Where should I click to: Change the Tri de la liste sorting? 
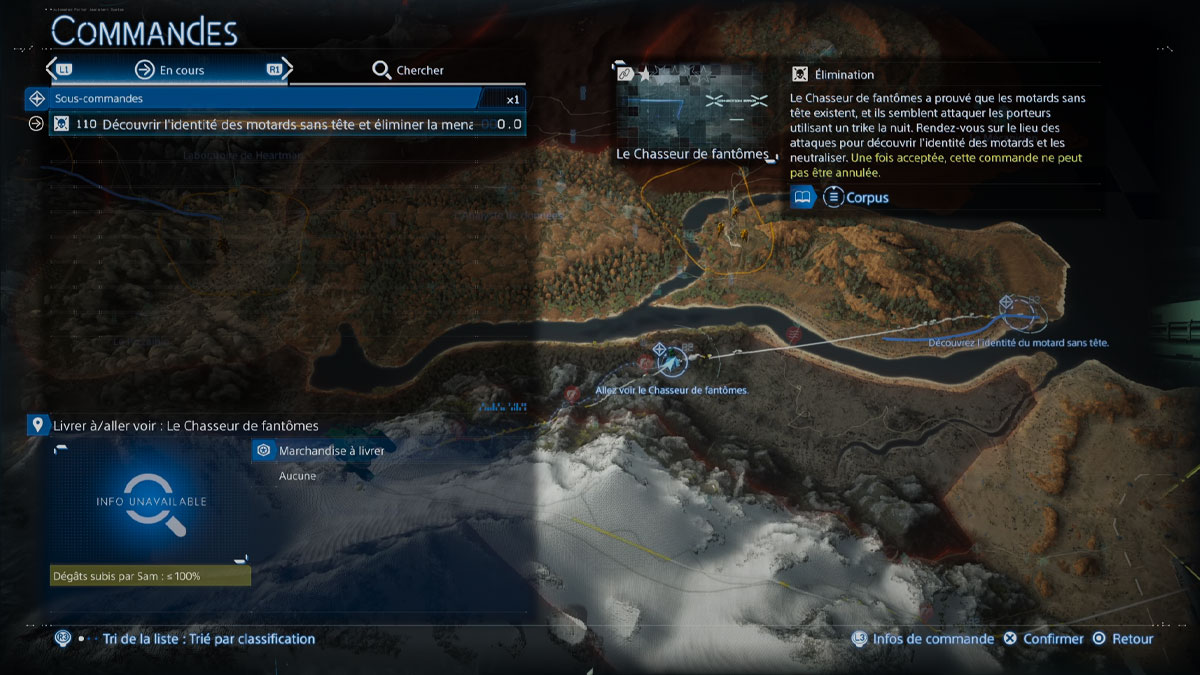199,639
